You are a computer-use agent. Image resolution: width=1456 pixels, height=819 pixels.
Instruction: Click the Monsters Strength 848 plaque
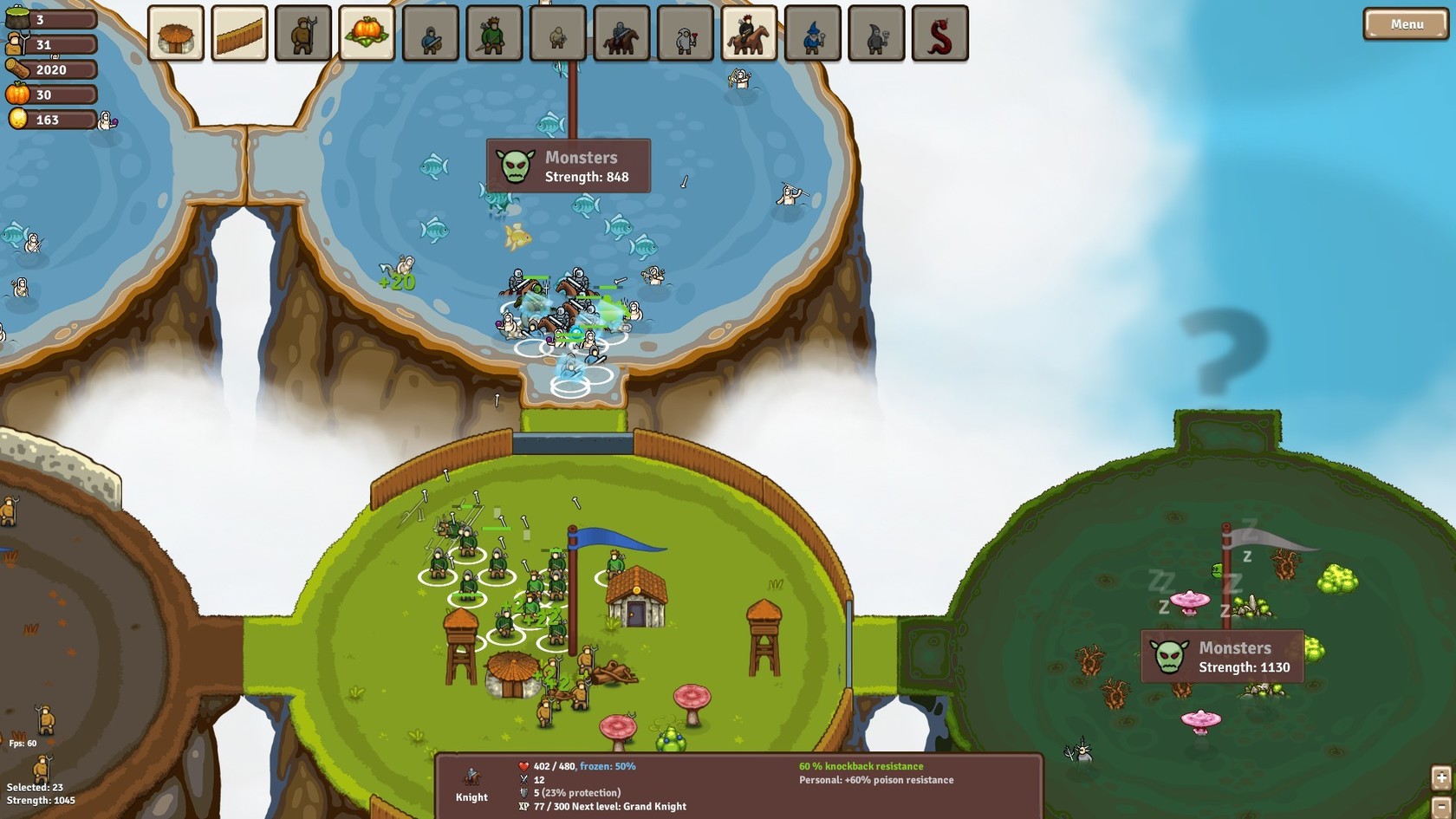[x=568, y=167]
